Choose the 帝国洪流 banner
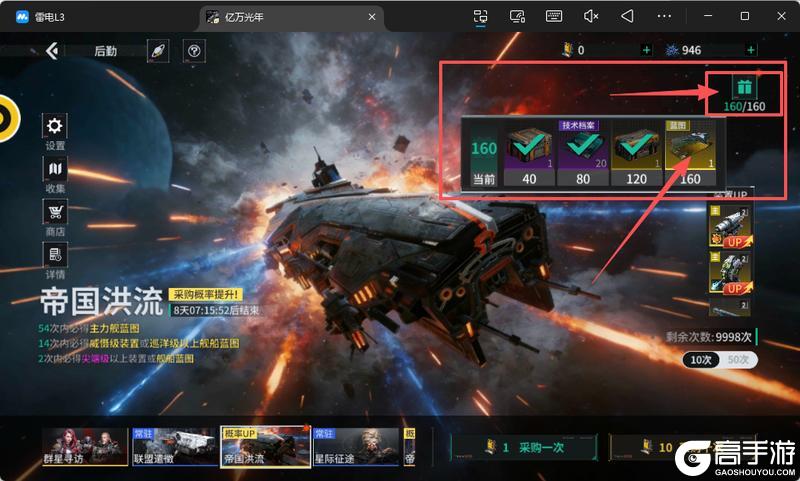Viewport: 800px width, 481px height. (264, 447)
